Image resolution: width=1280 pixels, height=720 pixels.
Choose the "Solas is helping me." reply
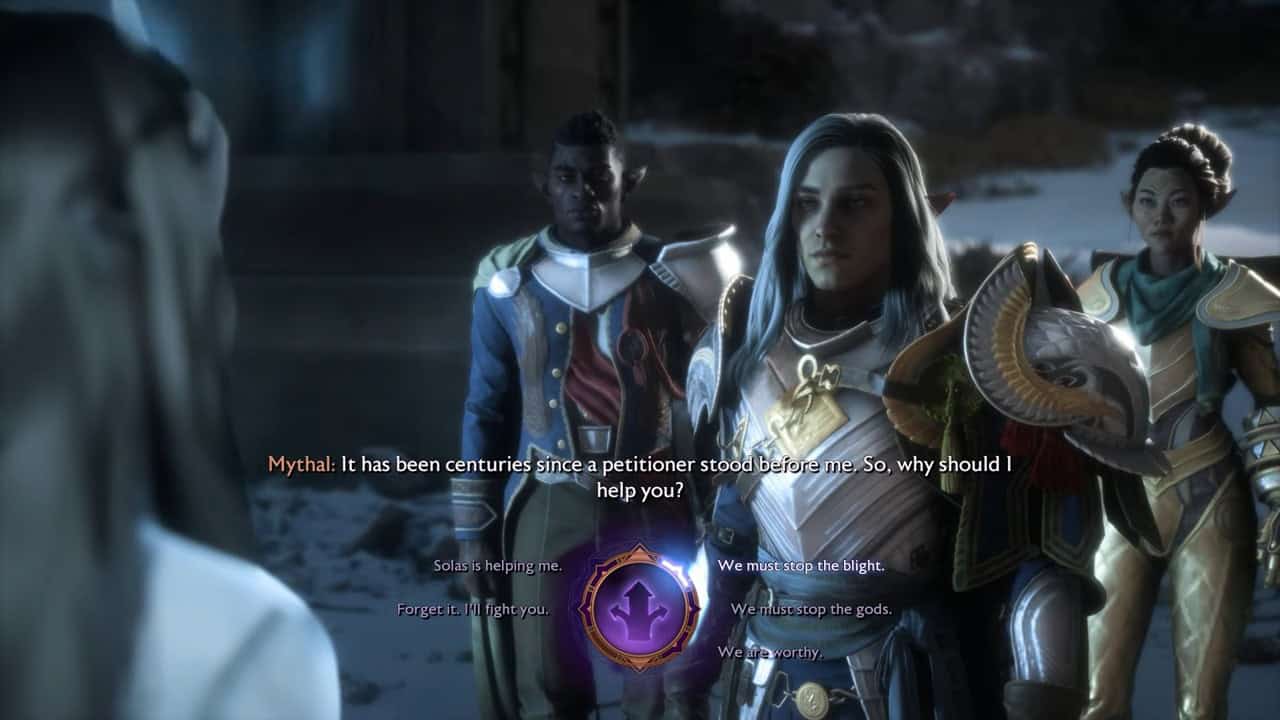[497, 566]
